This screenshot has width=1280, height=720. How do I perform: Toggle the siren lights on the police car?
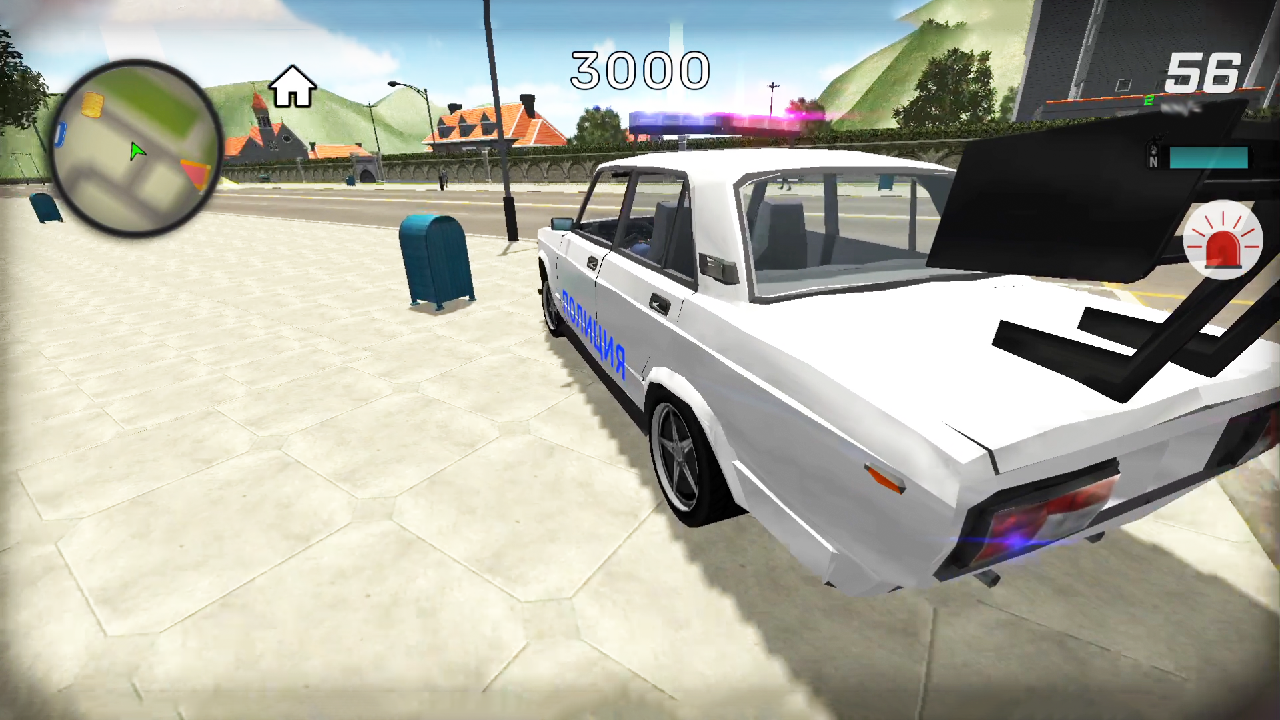pos(1224,240)
